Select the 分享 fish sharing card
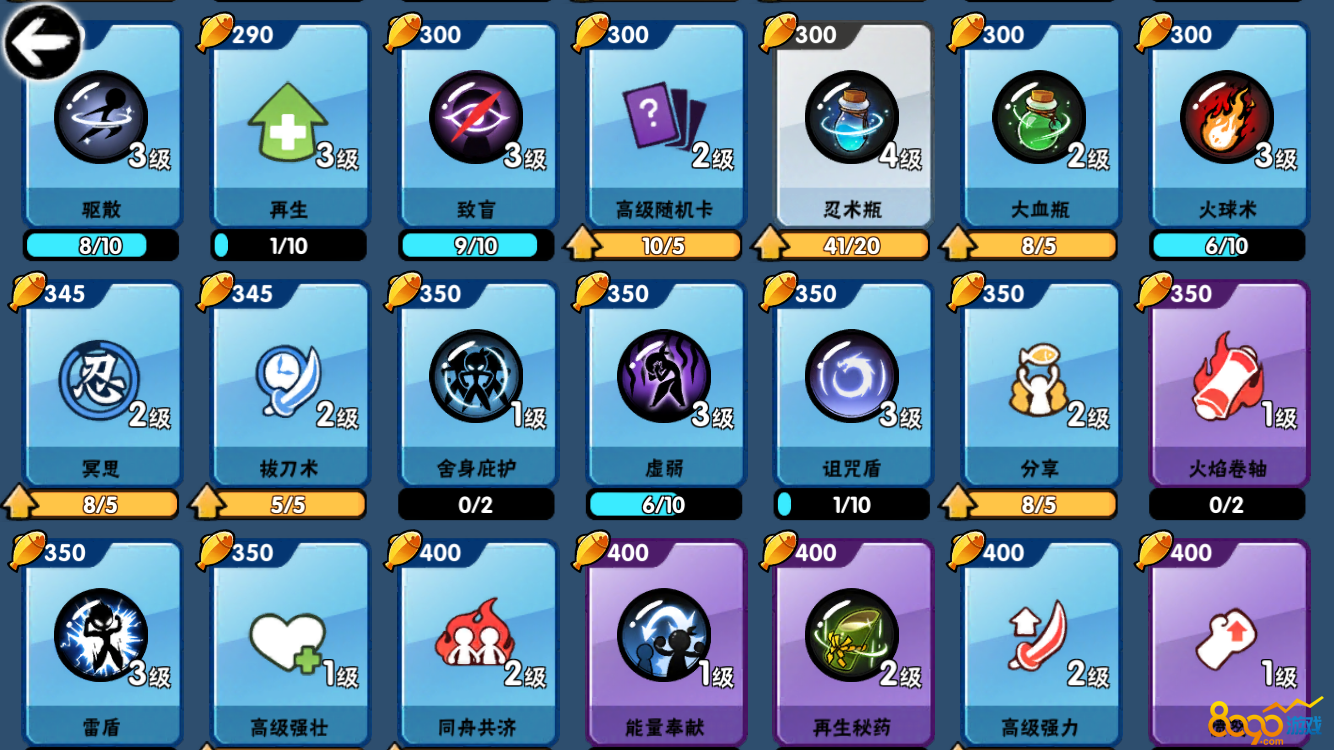The height and width of the screenshot is (750, 1334). [1039, 385]
